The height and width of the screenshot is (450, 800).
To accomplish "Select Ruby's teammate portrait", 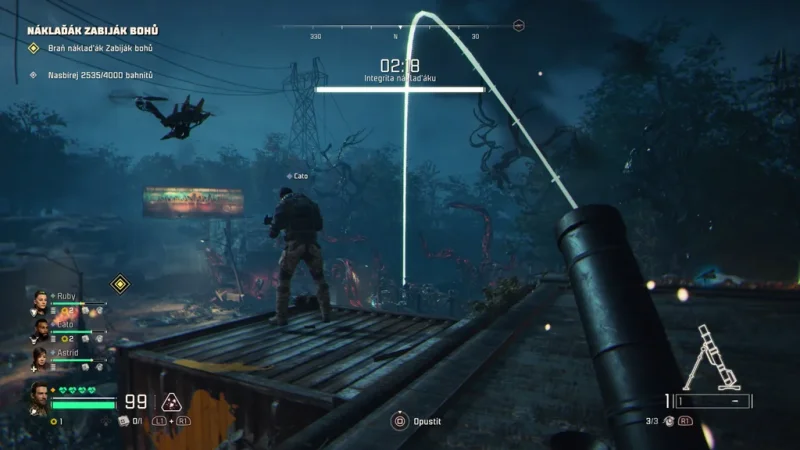I will click(x=40, y=299).
